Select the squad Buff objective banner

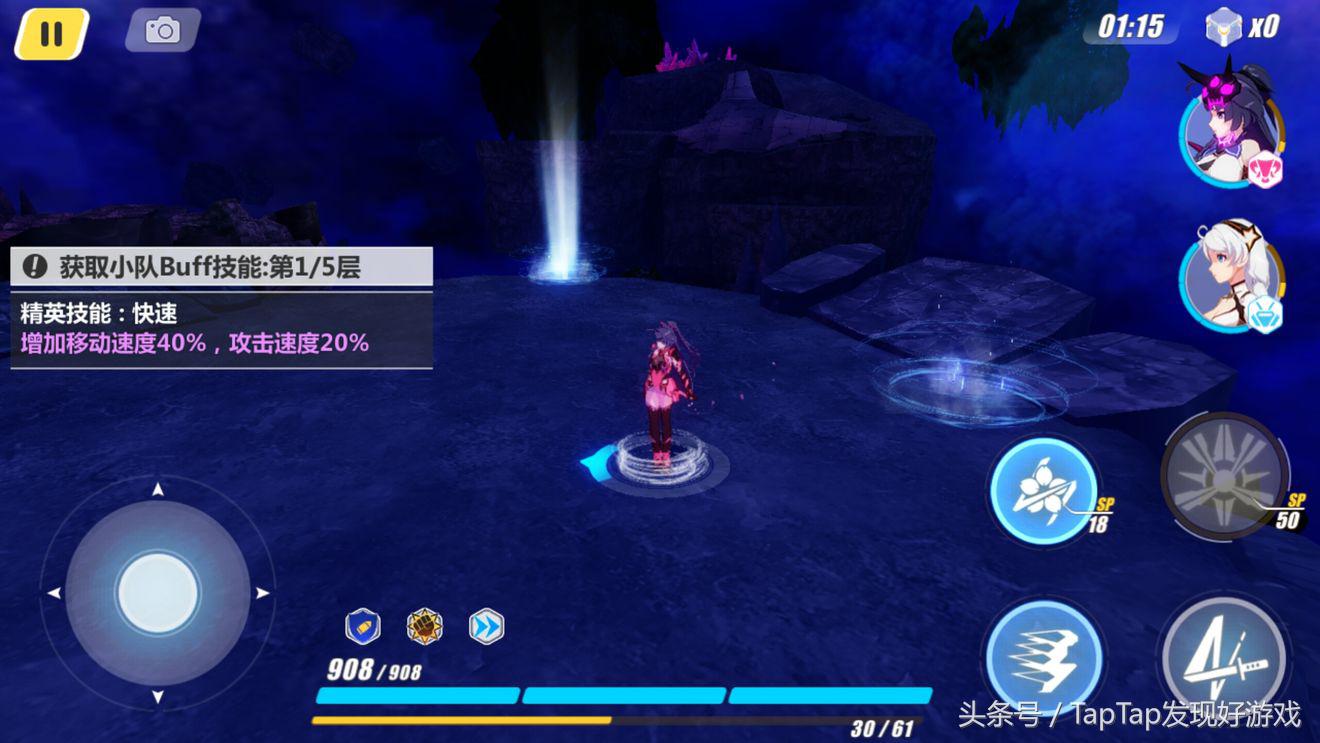[x=221, y=267]
